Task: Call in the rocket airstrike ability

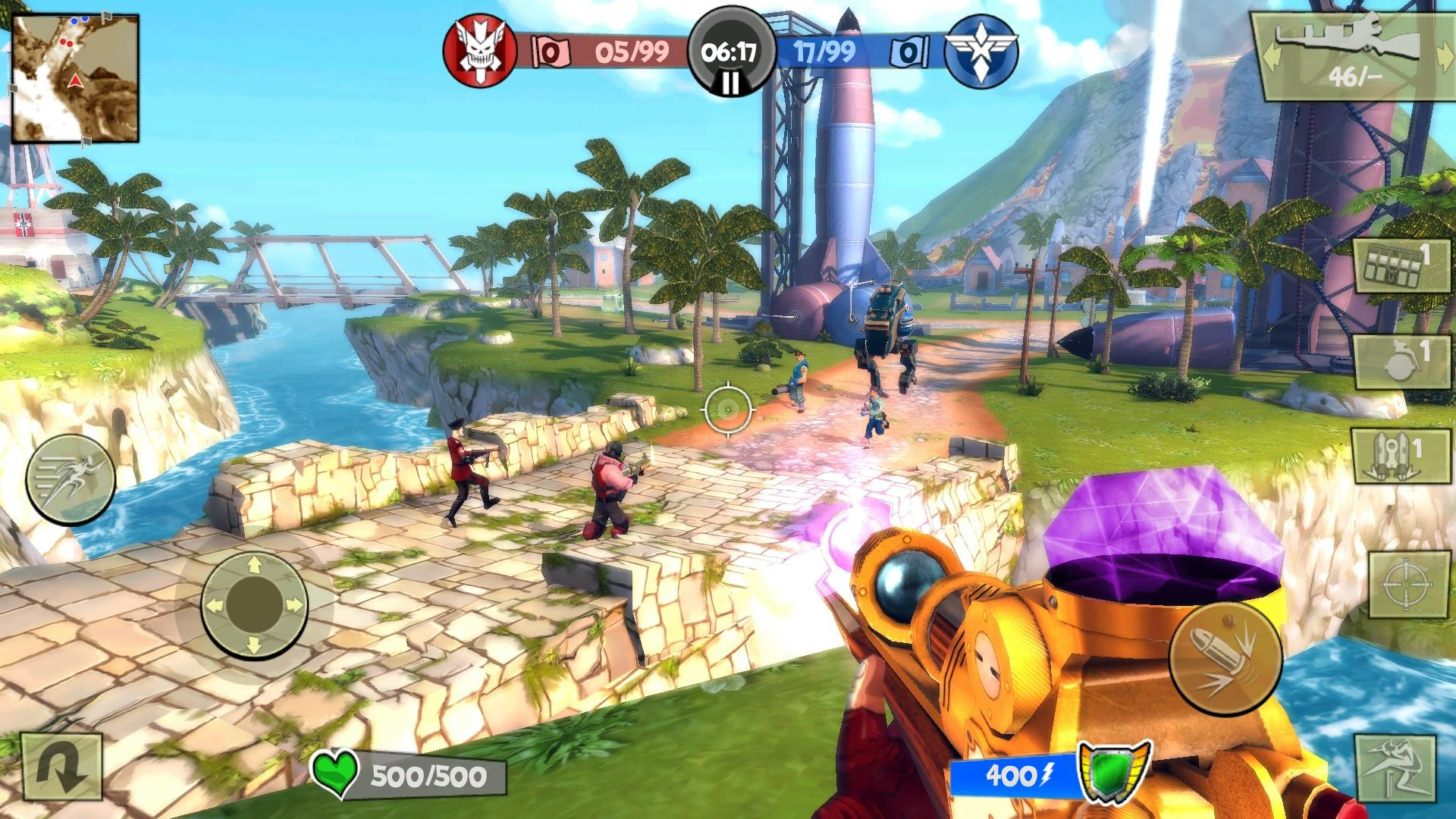Action: tap(1392, 457)
